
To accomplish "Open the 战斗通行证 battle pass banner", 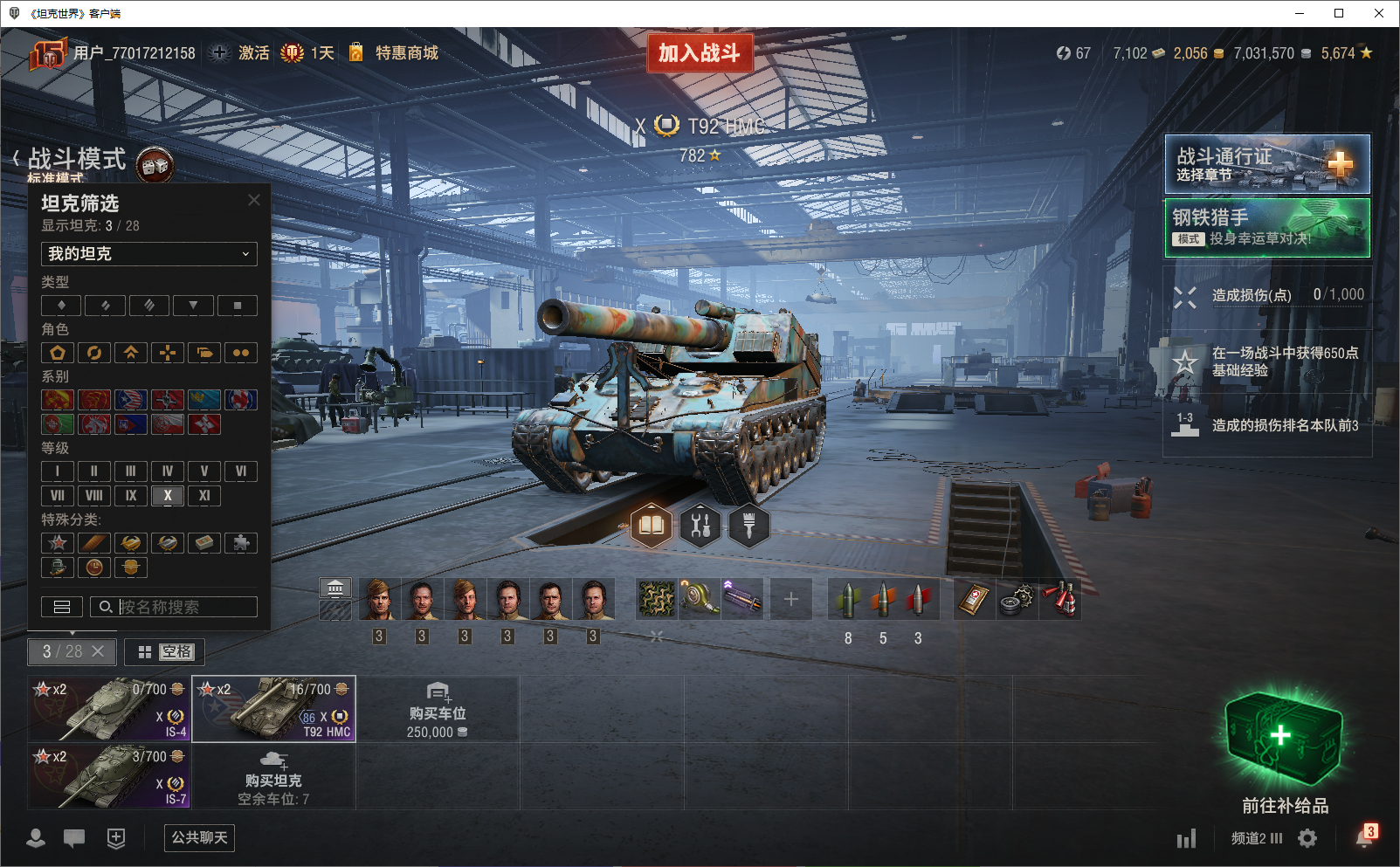I will click(1266, 164).
